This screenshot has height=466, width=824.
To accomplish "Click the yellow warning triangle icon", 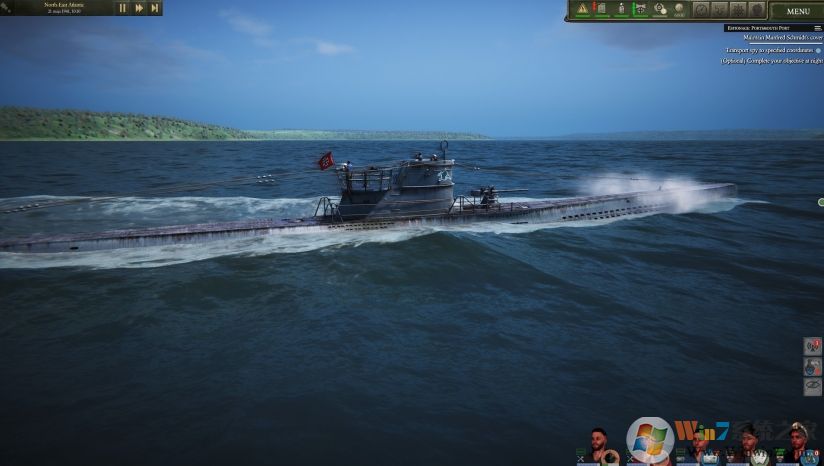I will (583, 9).
